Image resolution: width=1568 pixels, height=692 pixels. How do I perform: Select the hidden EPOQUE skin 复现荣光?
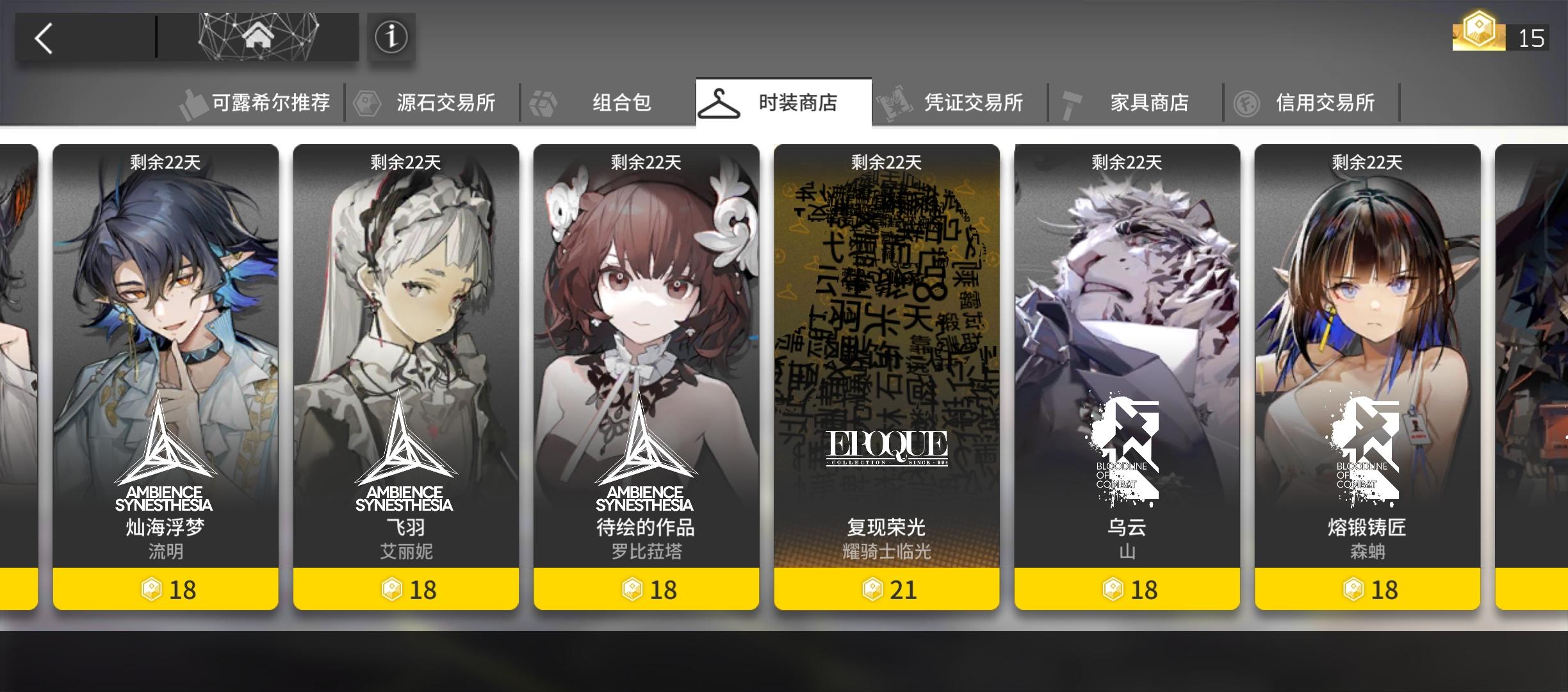[886, 359]
